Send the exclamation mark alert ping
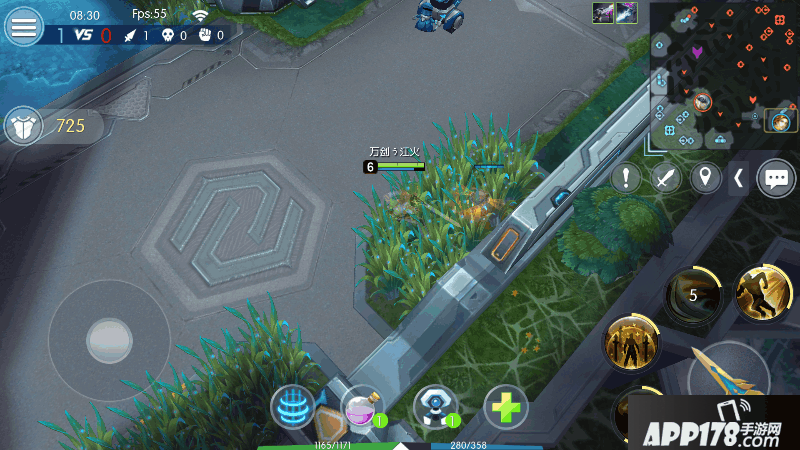Image resolution: width=800 pixels, height=450 pixels. coord(626,178)
